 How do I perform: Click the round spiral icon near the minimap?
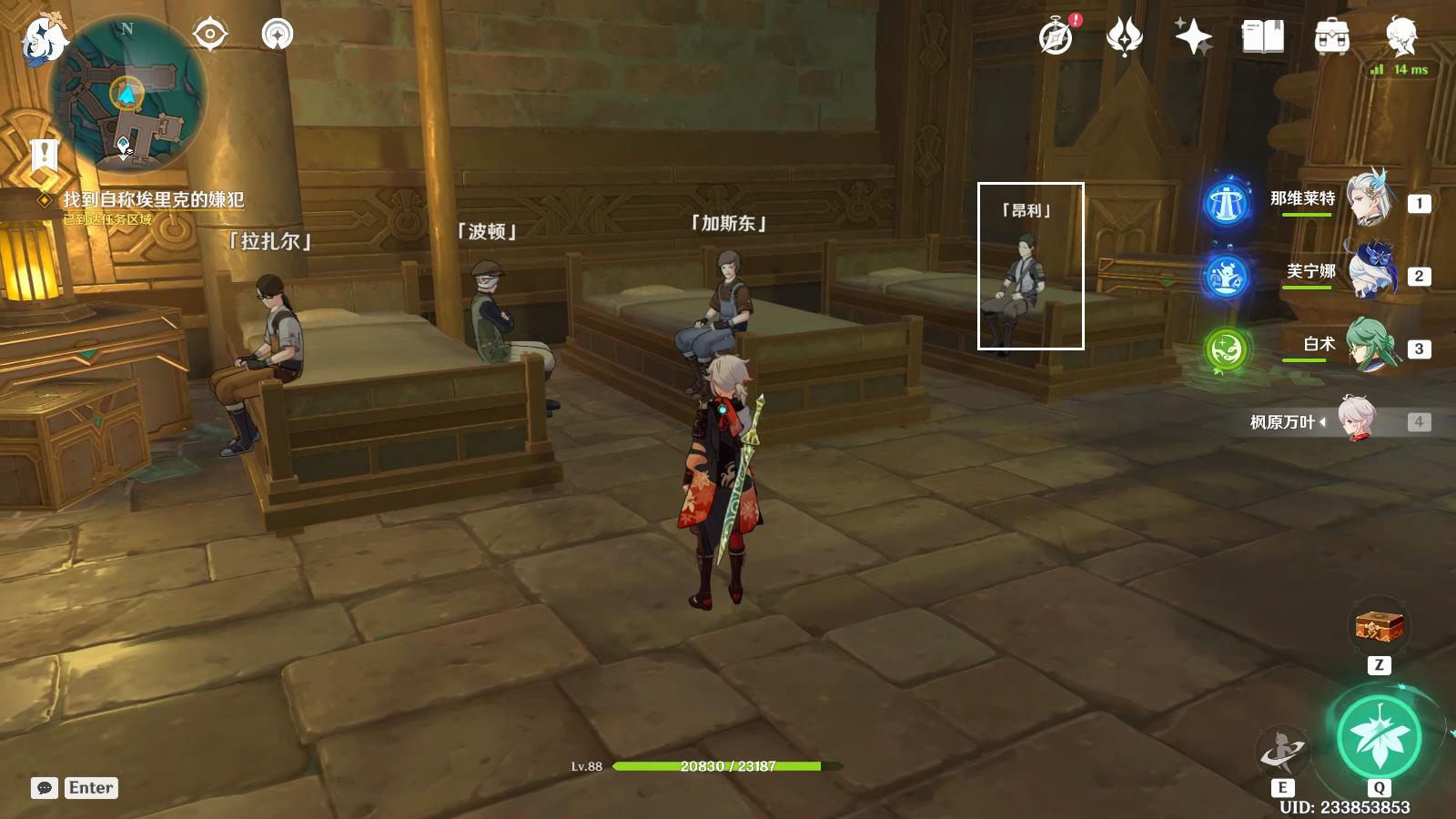coord(278,35)
